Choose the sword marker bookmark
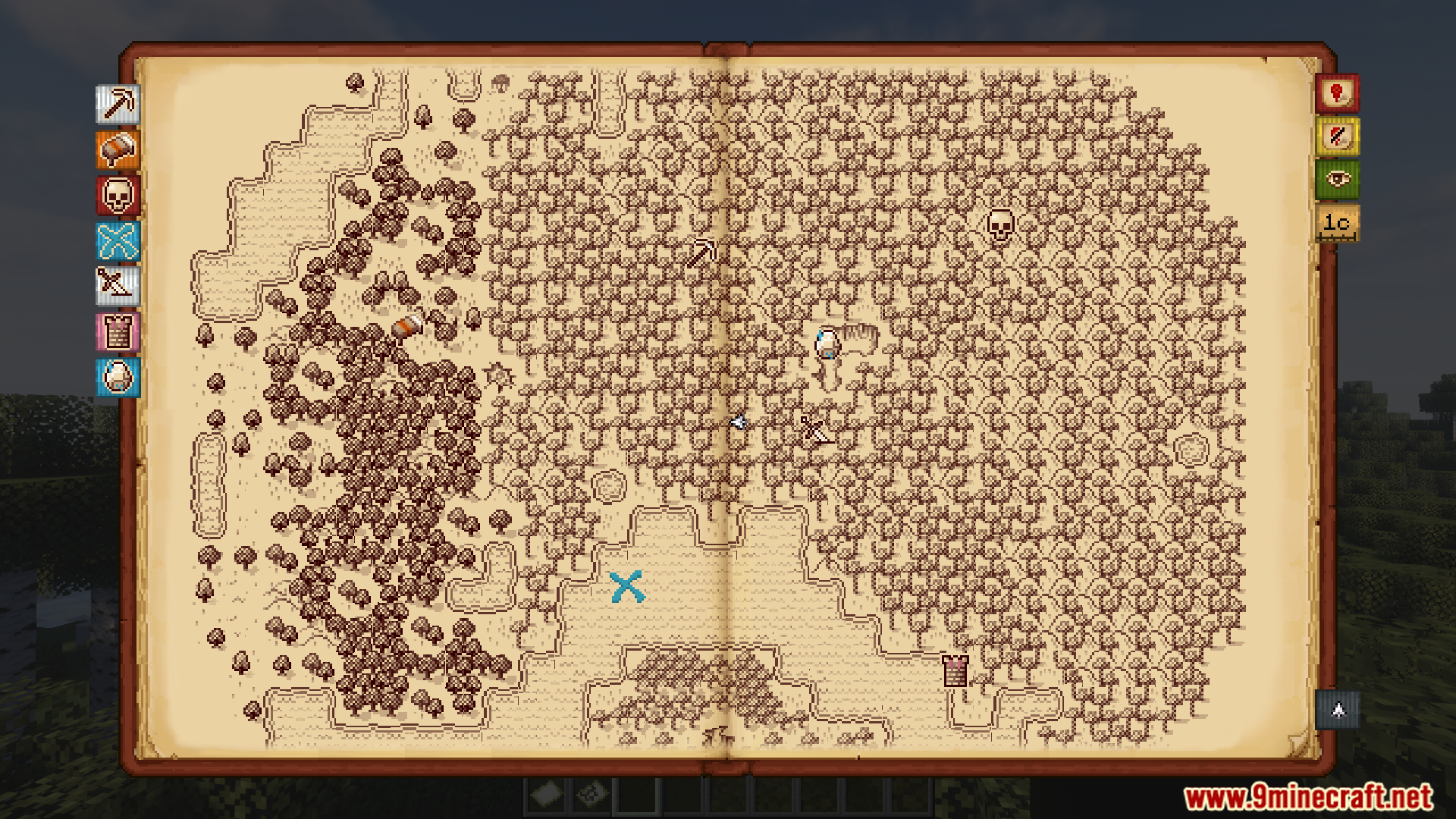Image resolution: width=1456 pixels, height=819 pixels. [x=118, y=286]
